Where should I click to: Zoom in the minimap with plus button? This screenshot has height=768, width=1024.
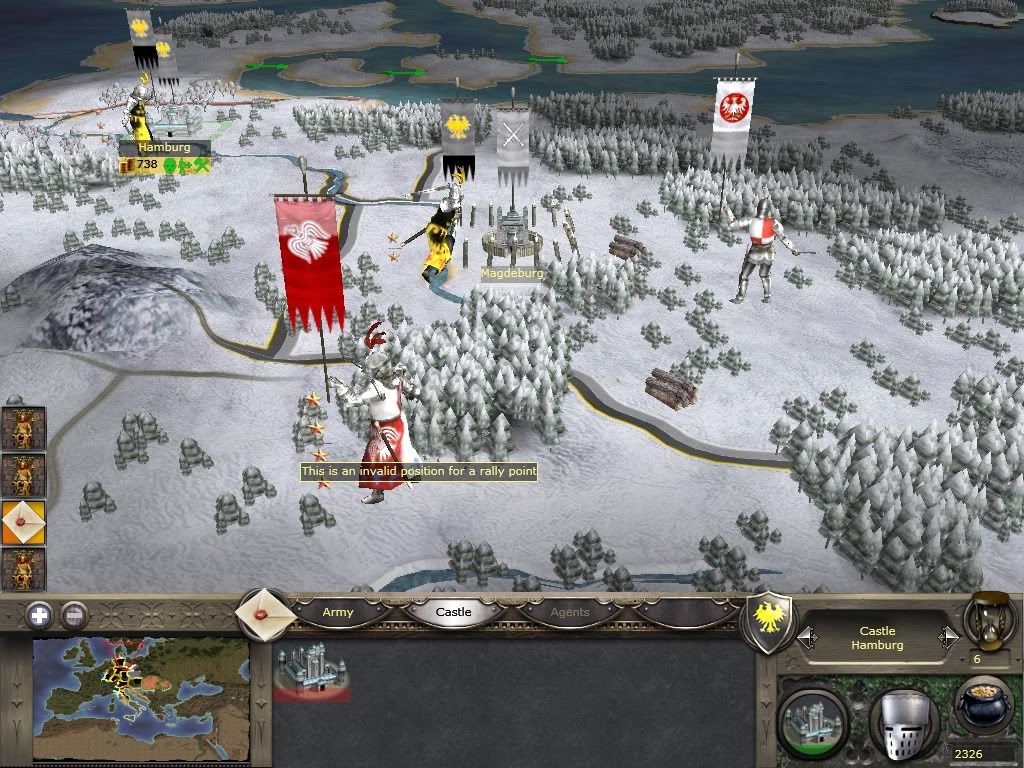point(39,615)
